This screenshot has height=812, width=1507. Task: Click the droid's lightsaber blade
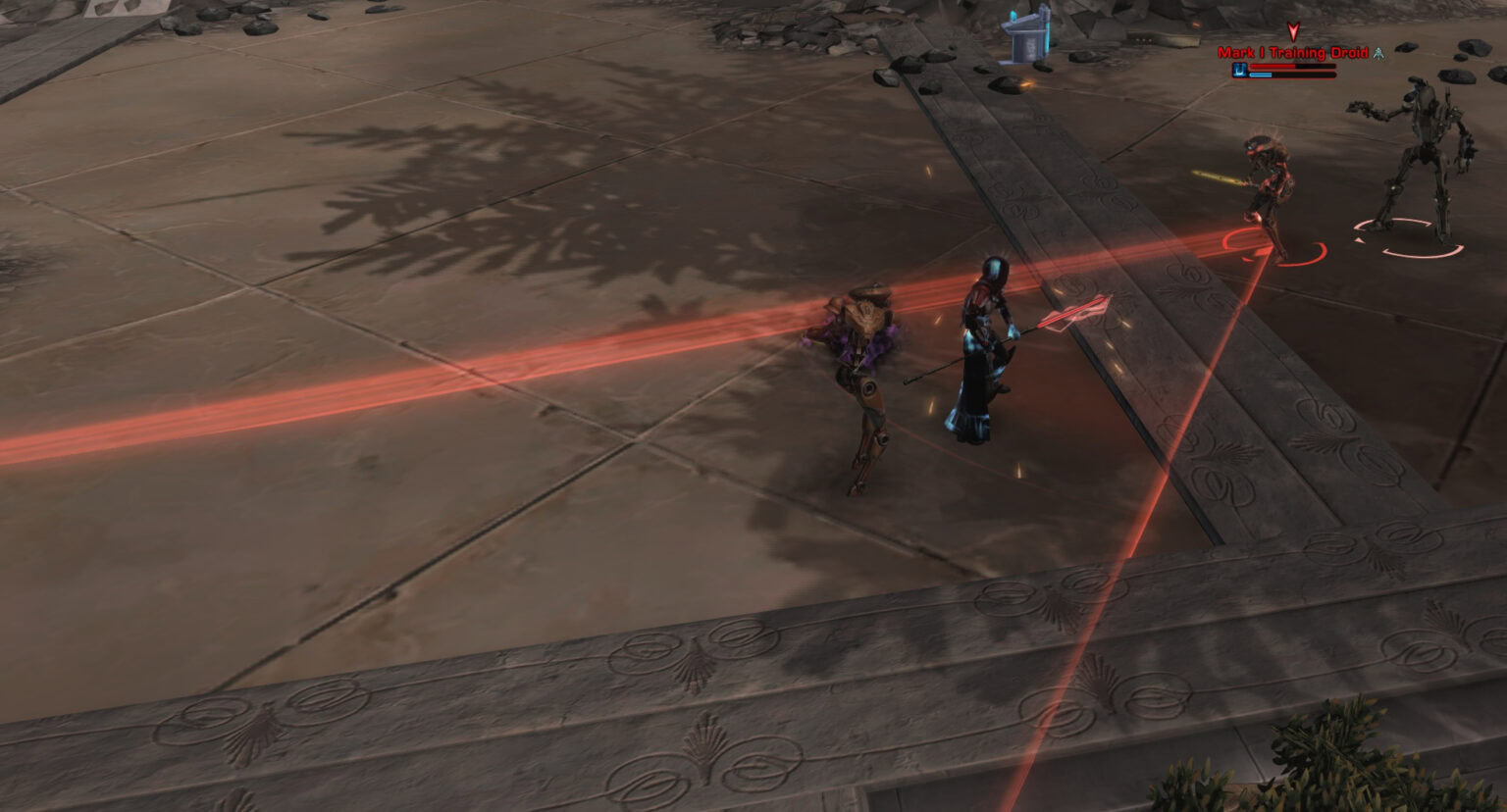[x=1228, y=180]
